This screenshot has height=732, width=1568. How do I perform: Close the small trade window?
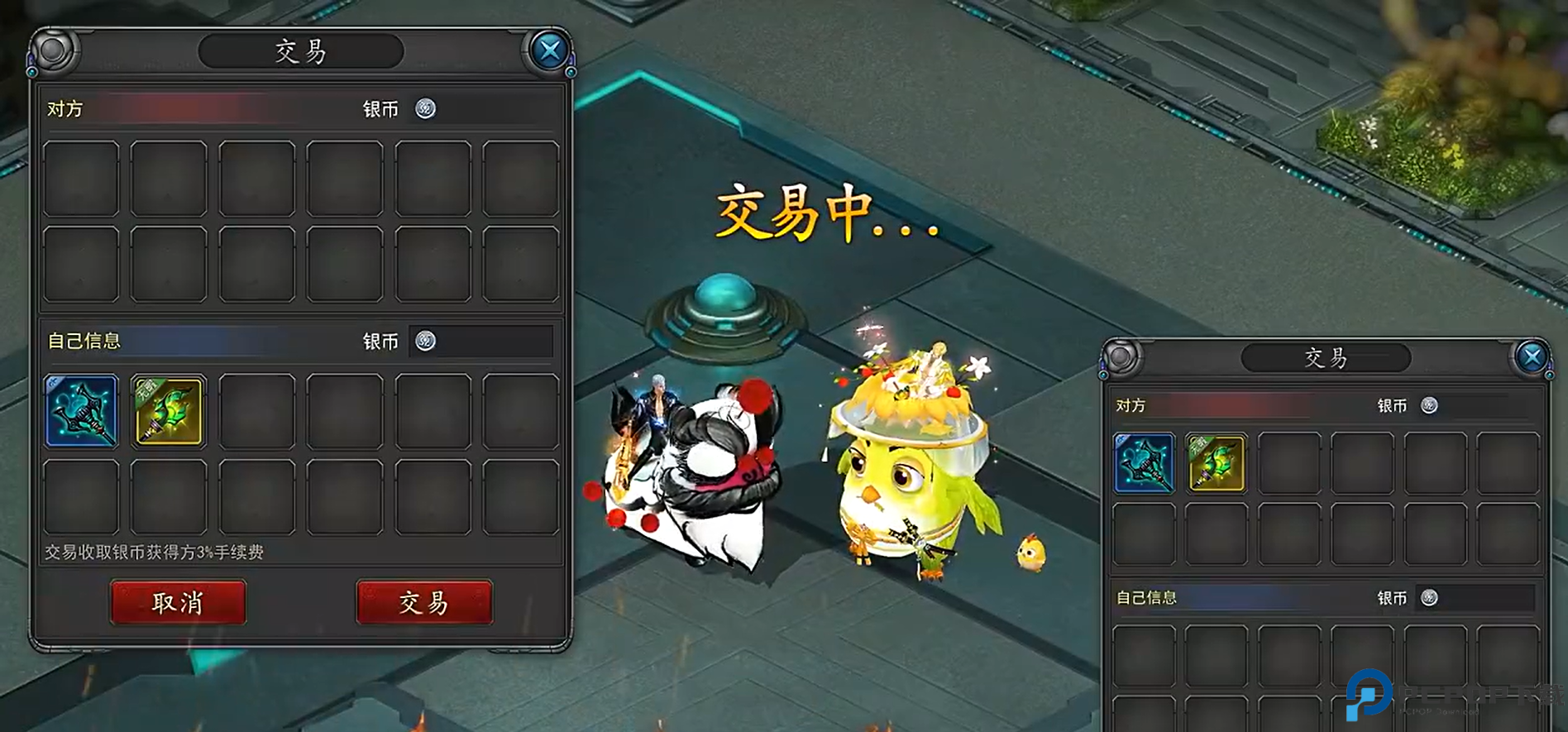(x=1532, y=357)
